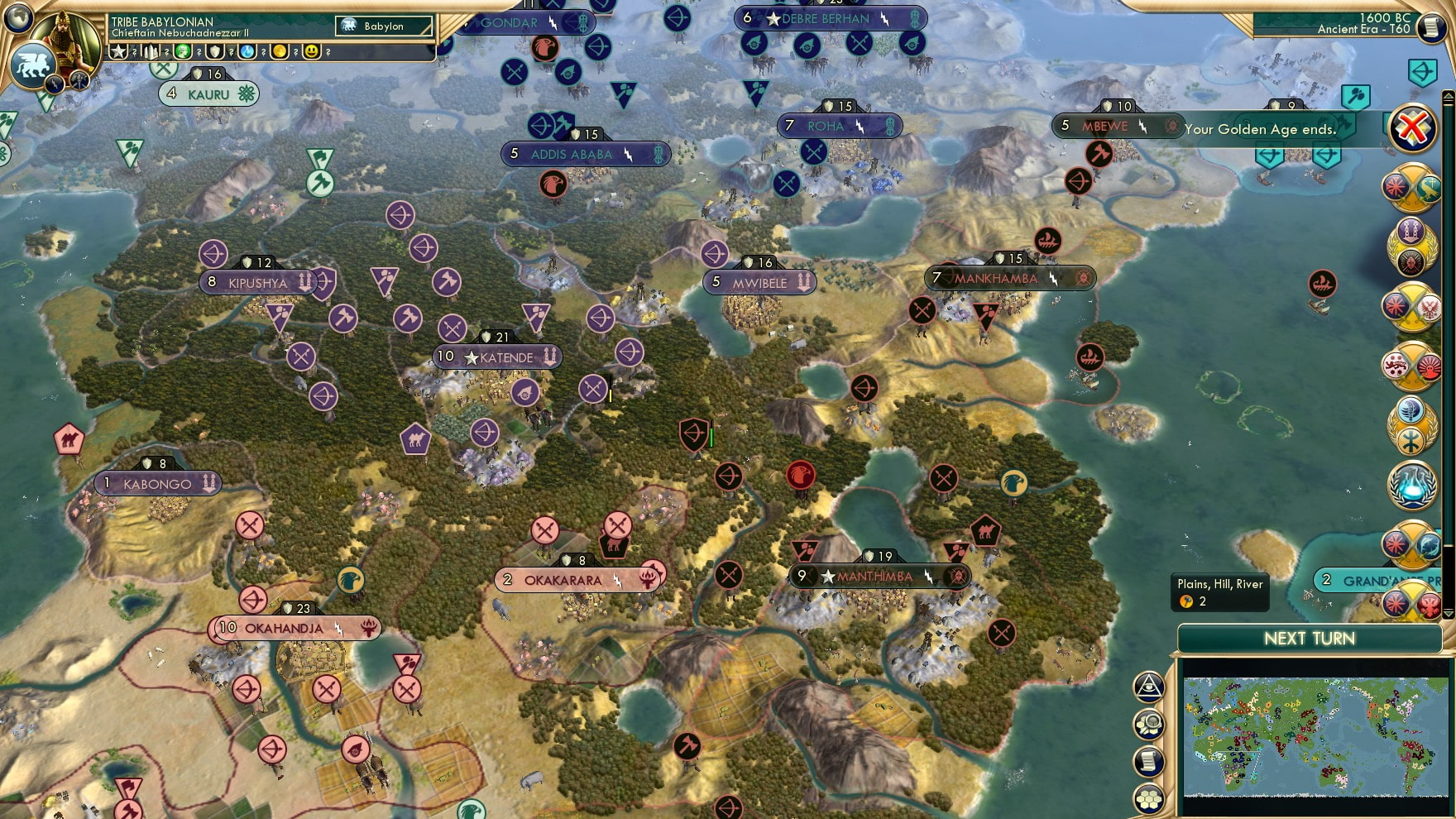This screenshot has width=1456, height=819.
Task: Dismiss the Golden Age ends notification
Action: click(x=1413, y=128)
